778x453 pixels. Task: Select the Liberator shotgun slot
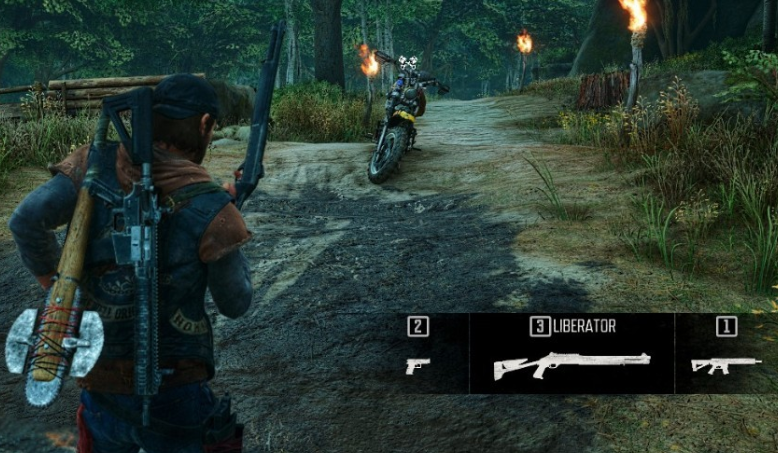coord(571,363)
